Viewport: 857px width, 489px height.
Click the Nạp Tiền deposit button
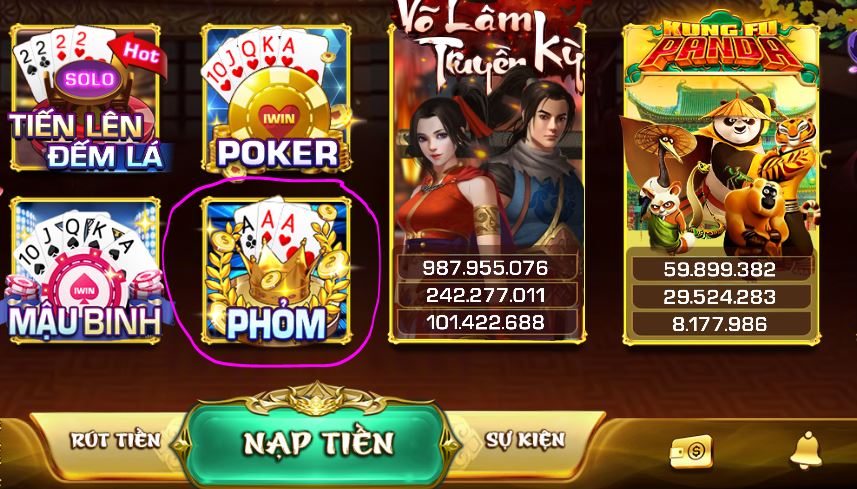pos(317,442)
